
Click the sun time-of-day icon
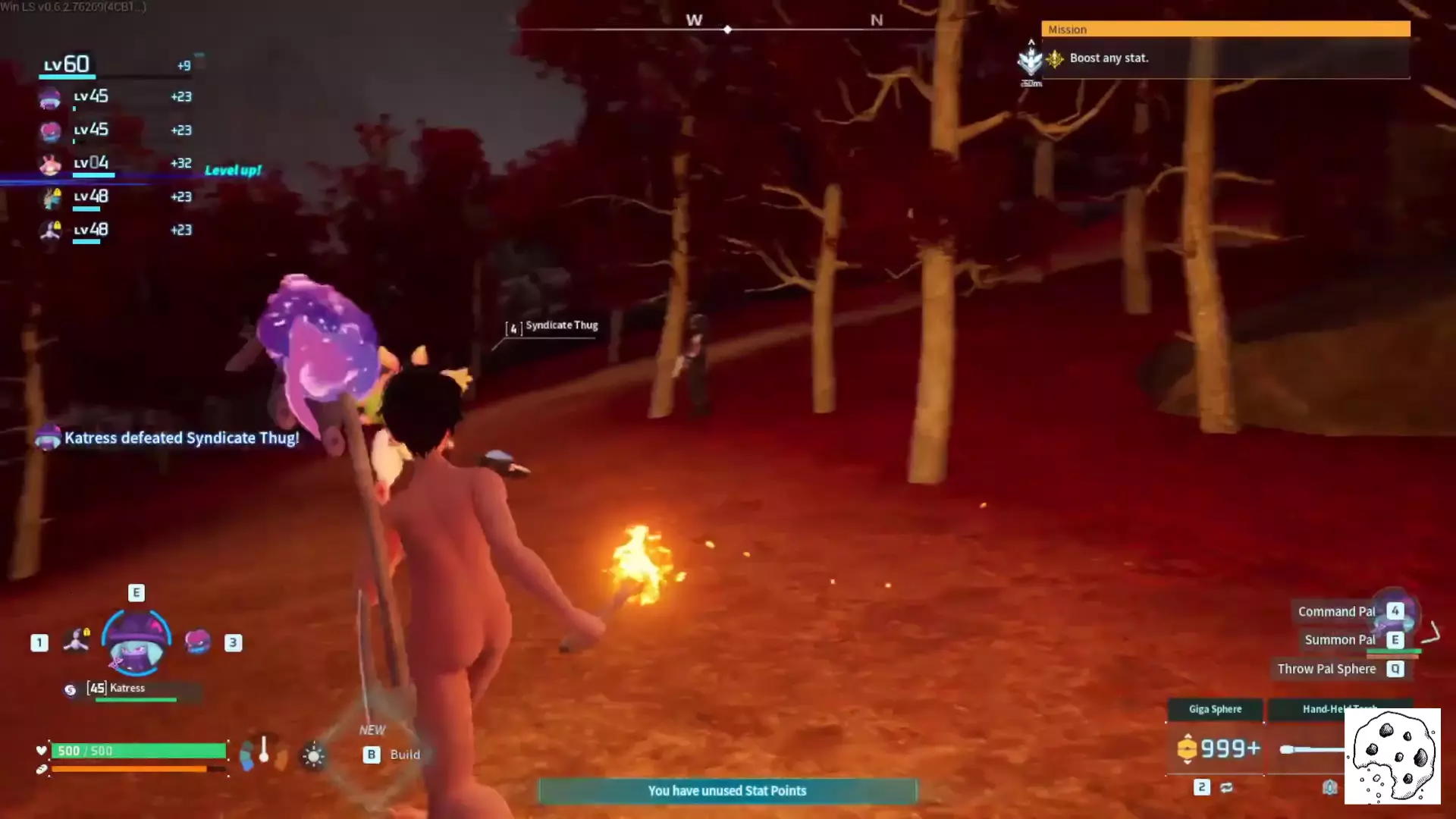(313, 755)
